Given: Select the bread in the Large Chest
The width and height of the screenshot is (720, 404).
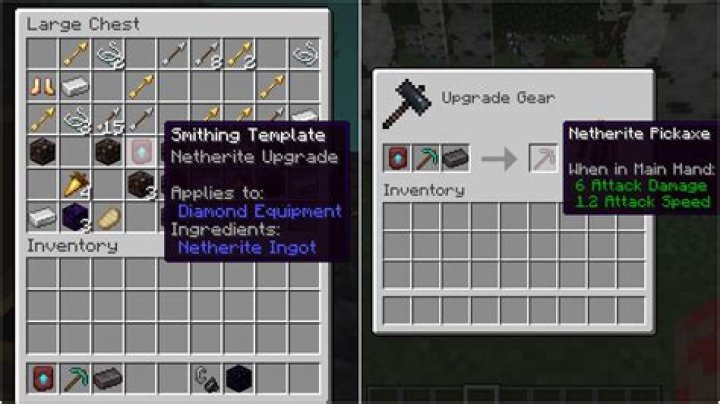Looking at the screenshot, I should pyautogui.click(x=108, y=216).
